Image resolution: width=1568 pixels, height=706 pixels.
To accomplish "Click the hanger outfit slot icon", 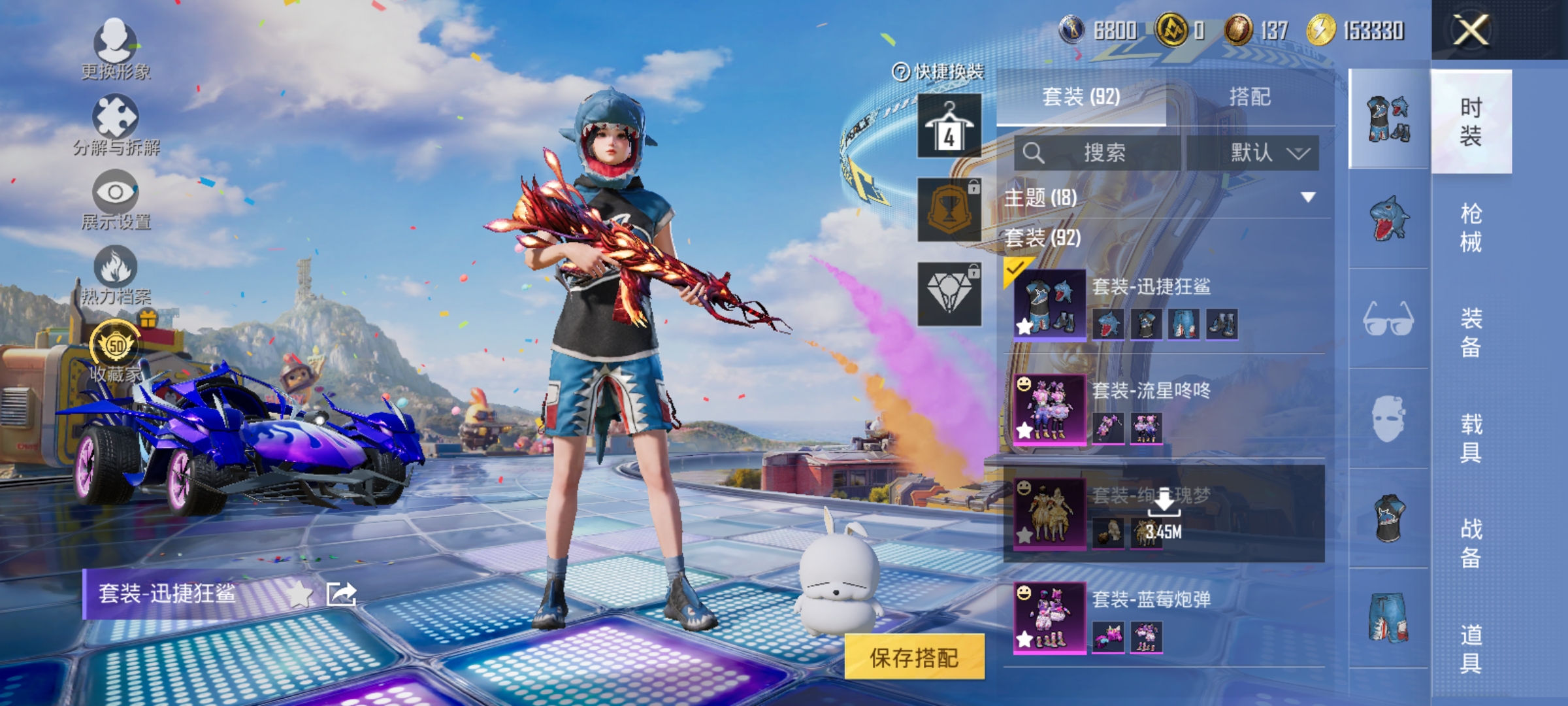I will (x=949, y=124).
